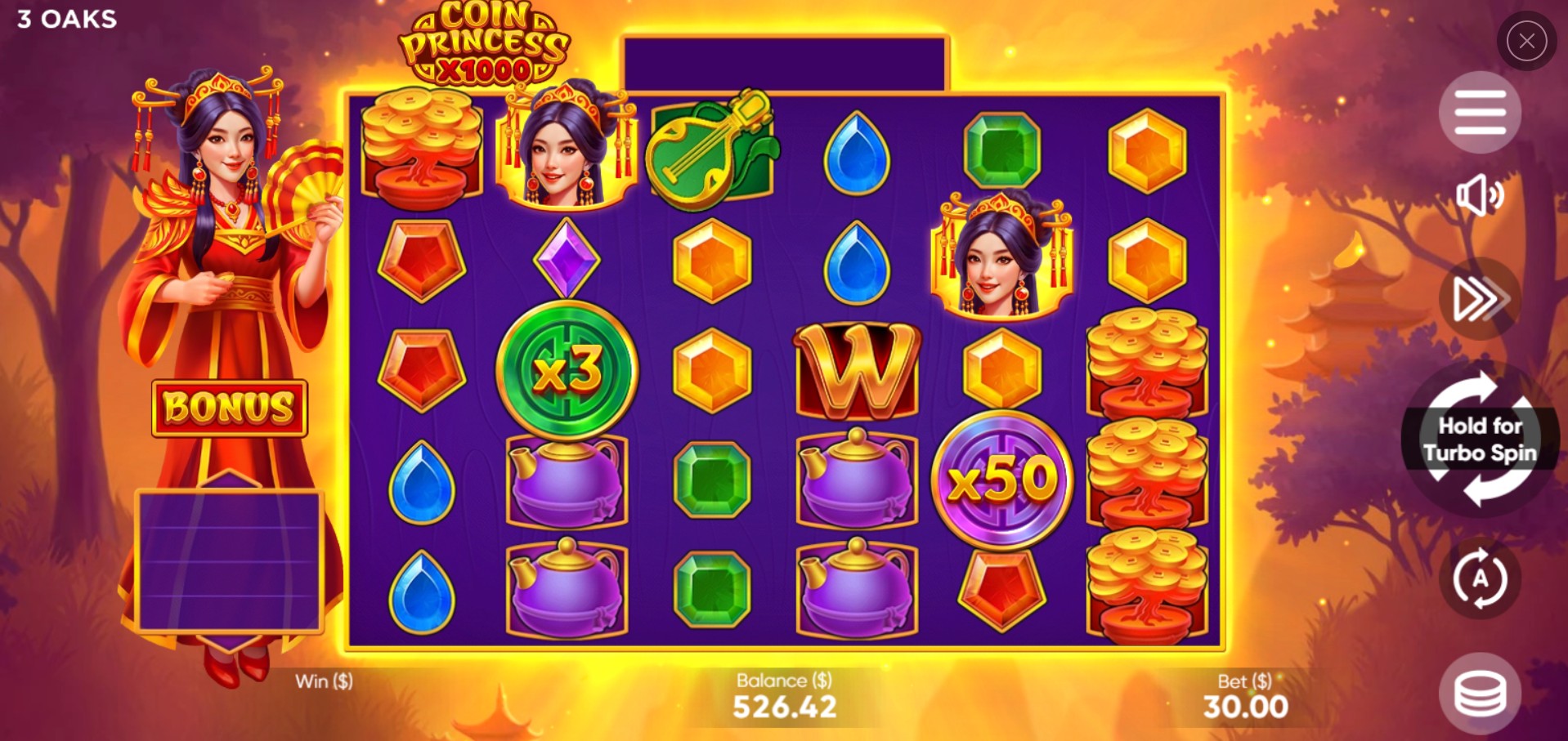The image size is (1568, 741).
Task: Mute the game audio with the speaker icon
Action: (x=1478, y=196)
